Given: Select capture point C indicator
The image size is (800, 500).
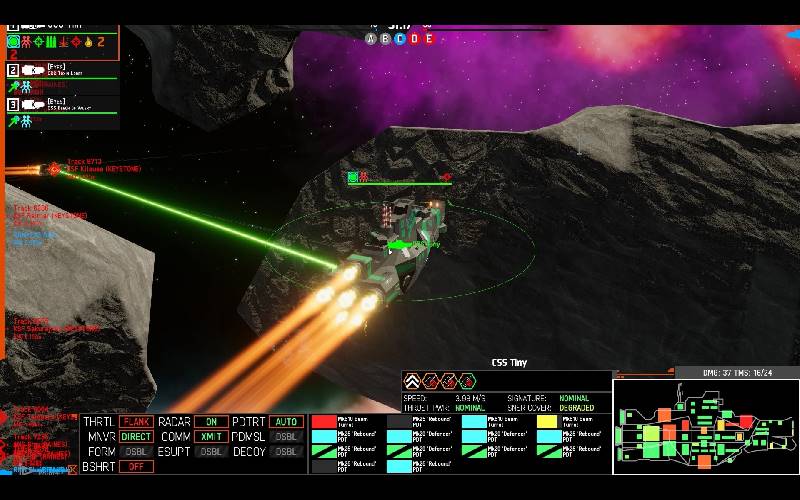Looking at the screenshot, I should click(x=400, y=39).
